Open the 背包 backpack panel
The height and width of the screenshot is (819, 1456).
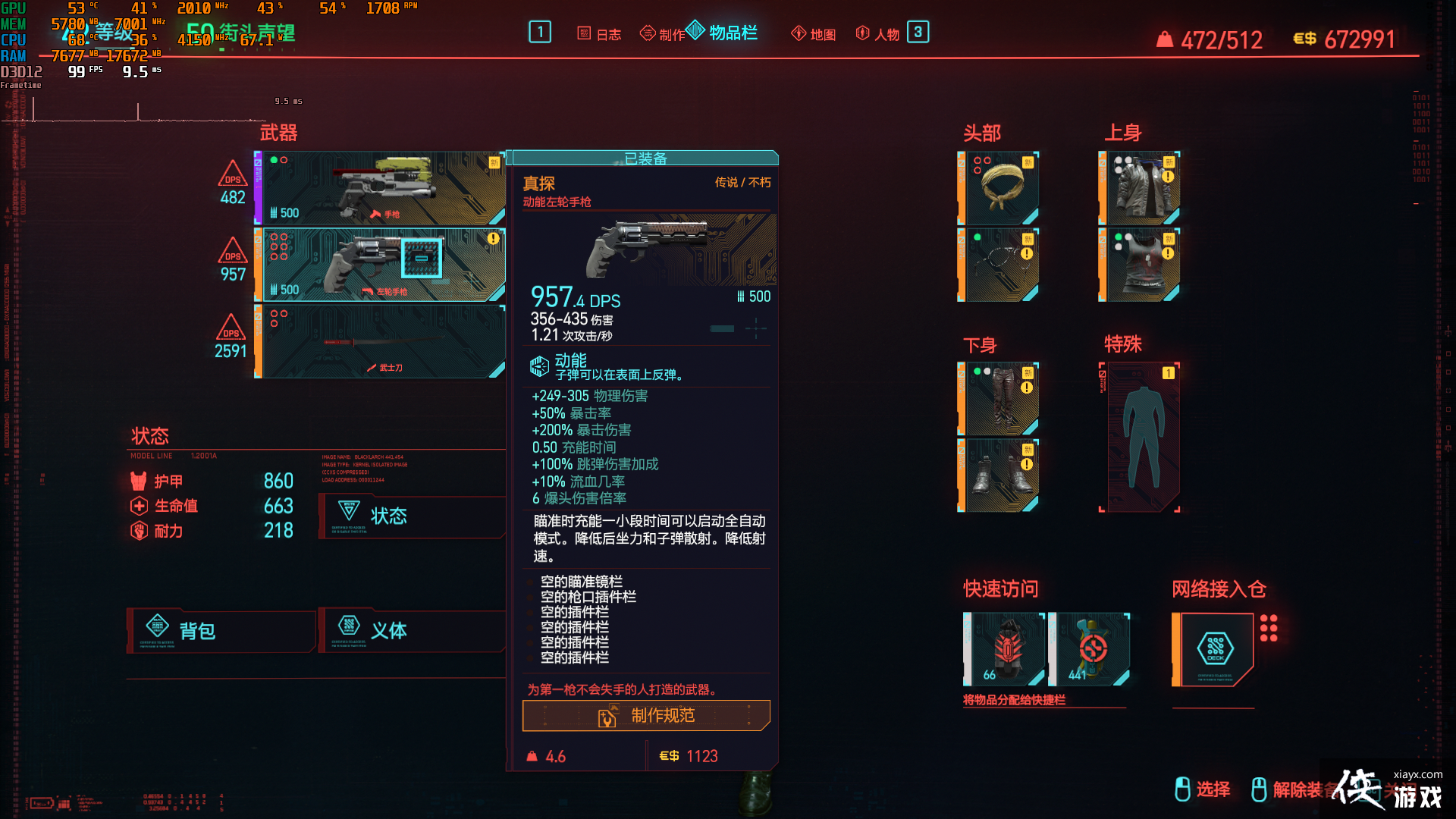tap(221, 630)
